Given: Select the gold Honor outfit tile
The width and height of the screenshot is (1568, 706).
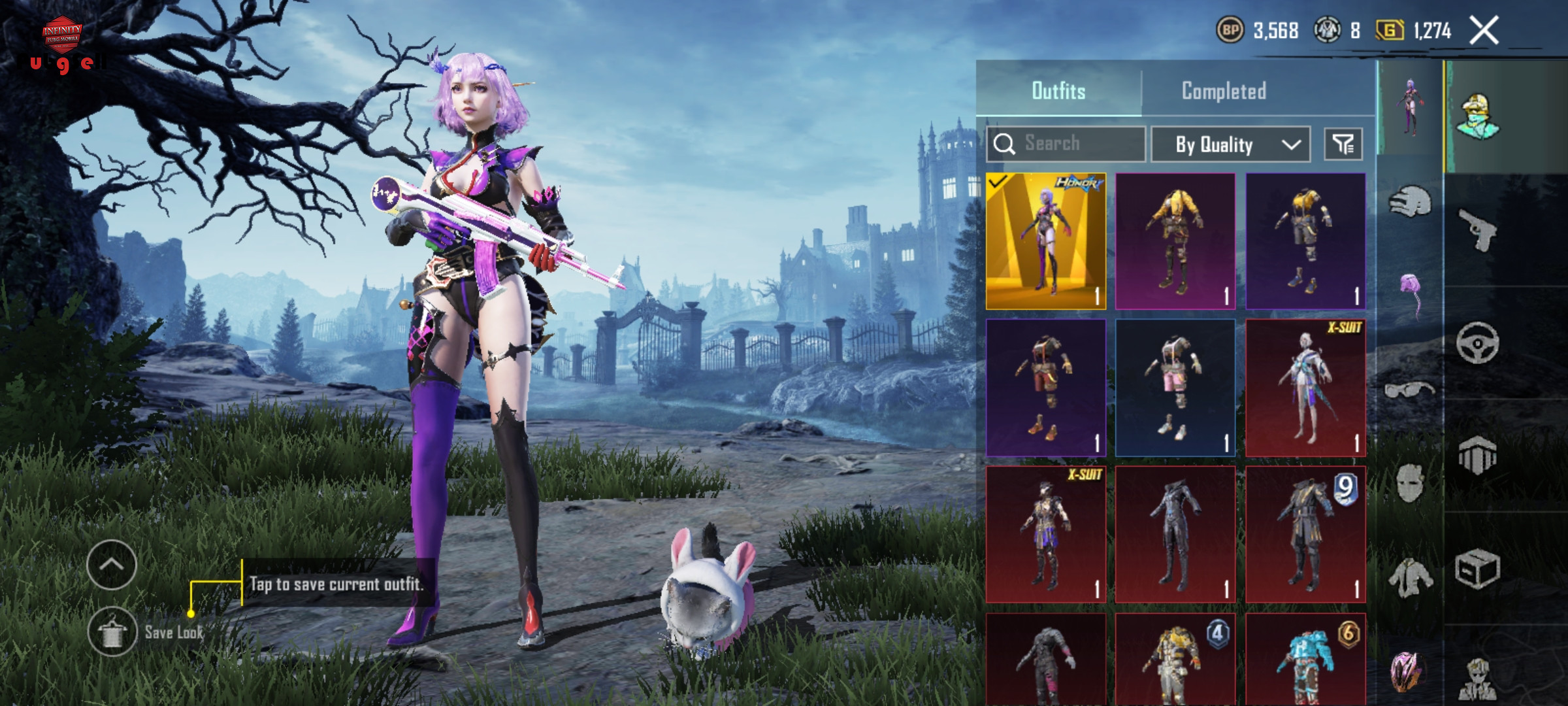Looking at the screenshot, I should [1045, 241].
